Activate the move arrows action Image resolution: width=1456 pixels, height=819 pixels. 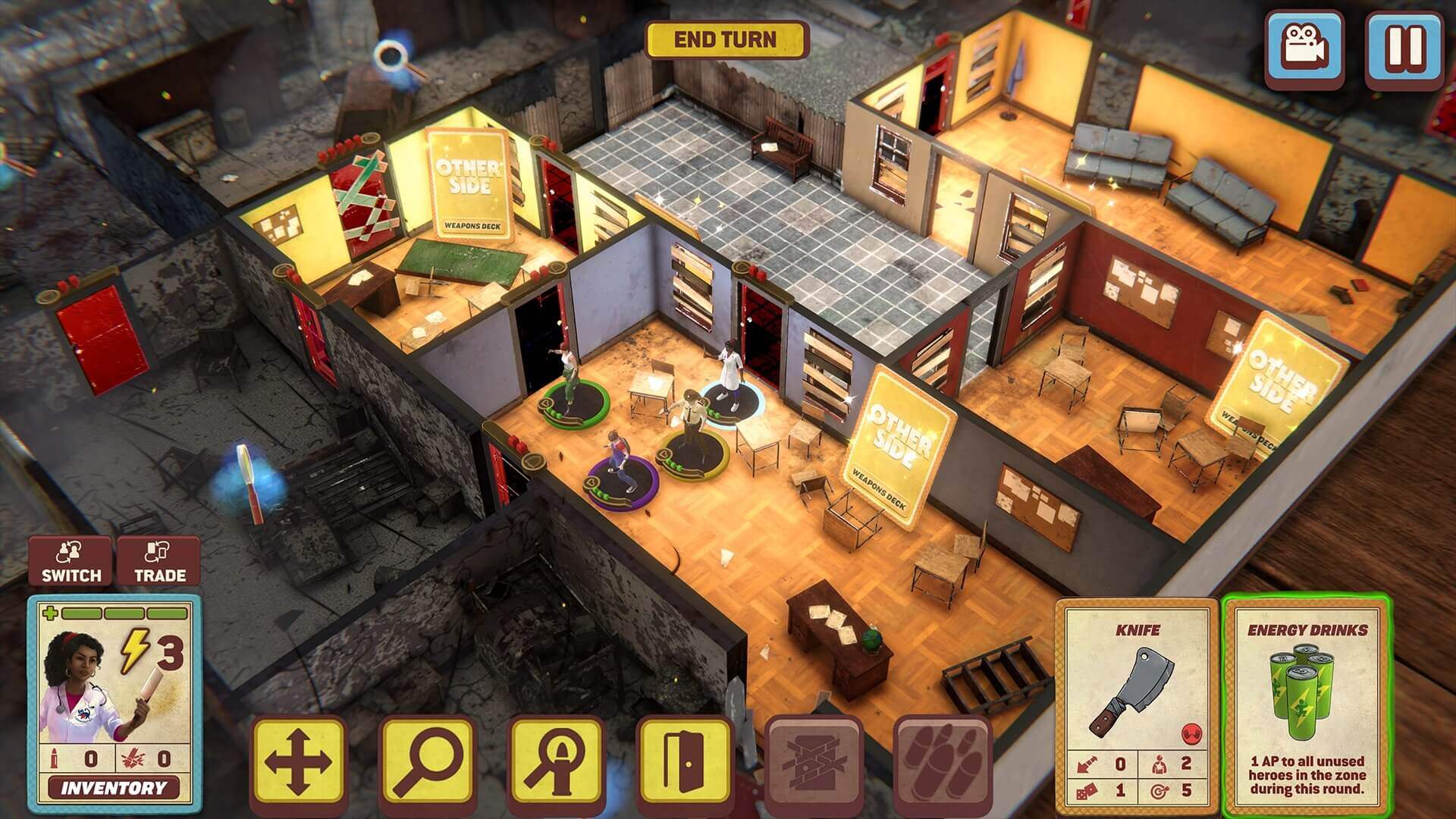[297, 764]
